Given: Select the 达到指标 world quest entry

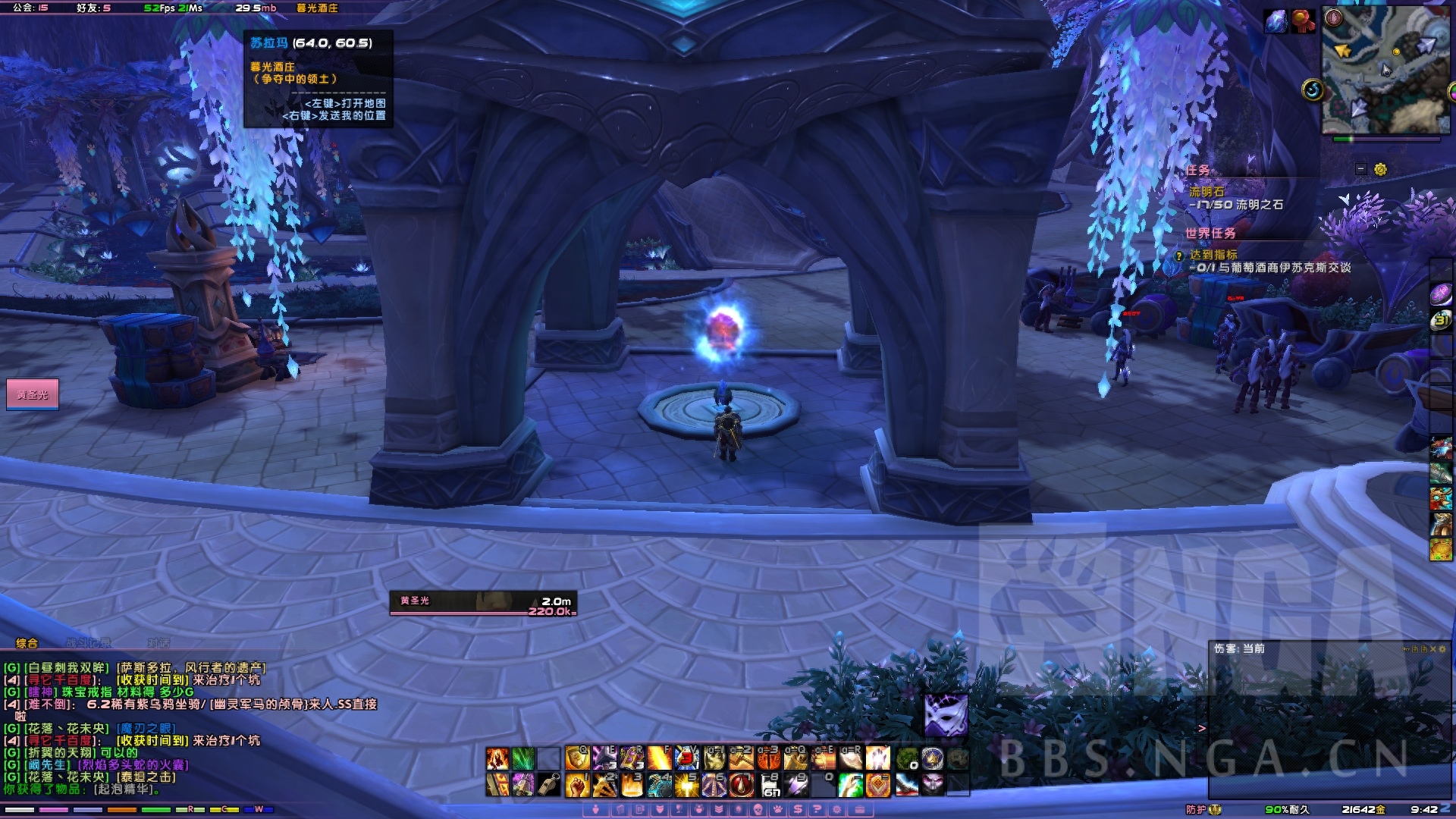Looking at the screenshot, I should pos(1213,255).
